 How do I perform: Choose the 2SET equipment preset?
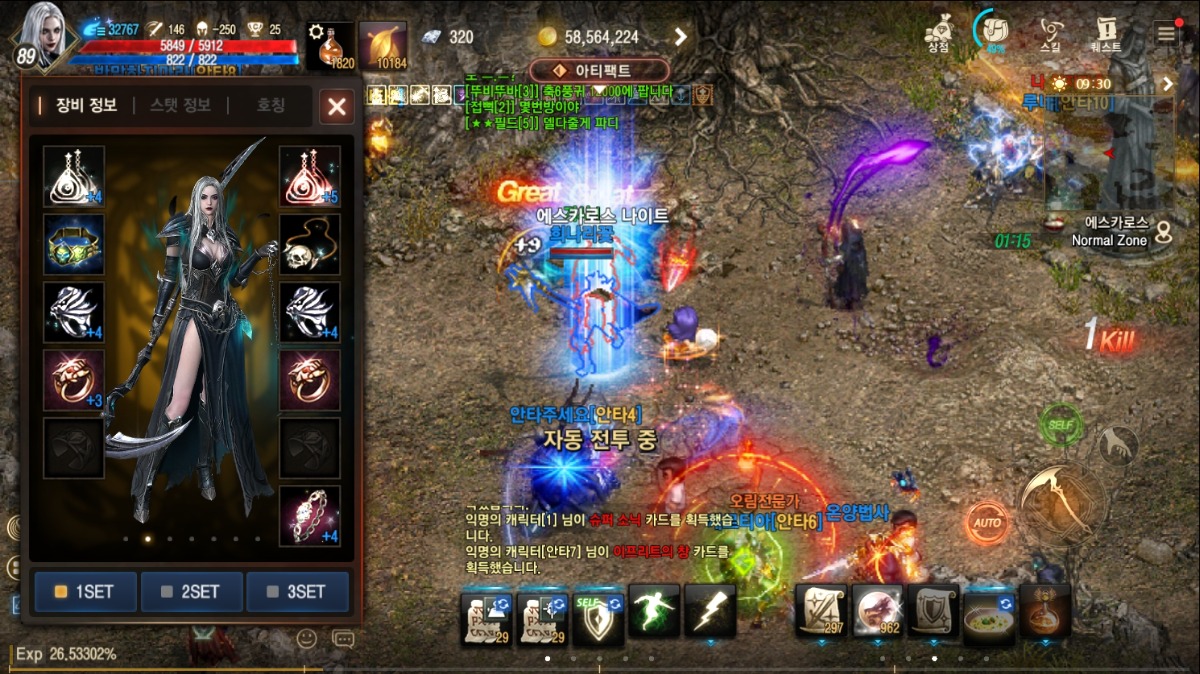coord(192,591)
